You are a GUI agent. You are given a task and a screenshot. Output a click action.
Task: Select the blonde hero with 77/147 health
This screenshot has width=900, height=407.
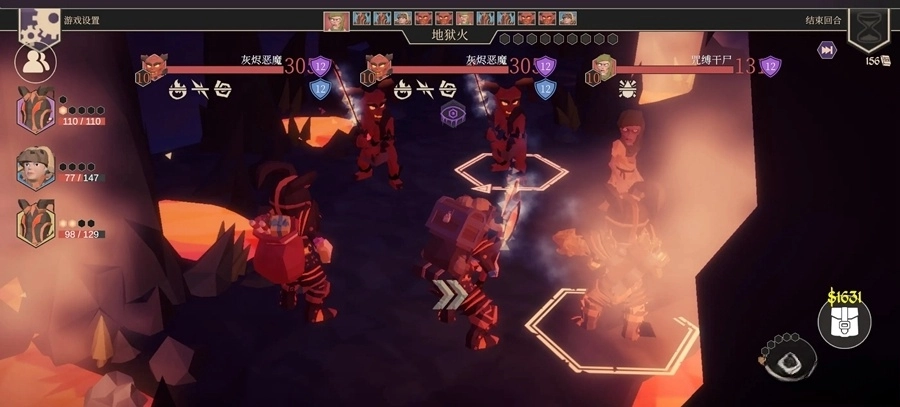pyautogui.click(x=36, y=167)
